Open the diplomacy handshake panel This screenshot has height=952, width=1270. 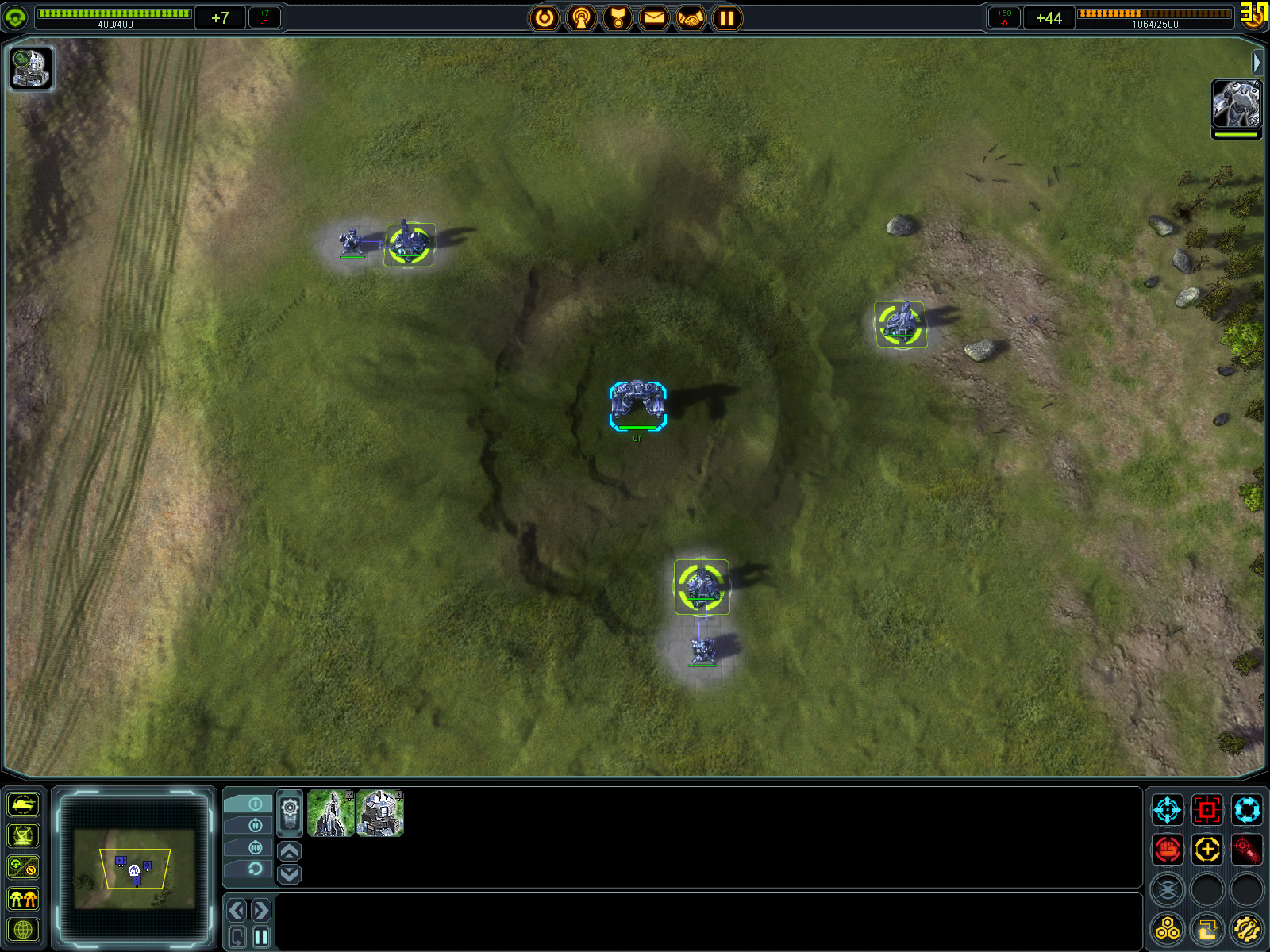691,17
